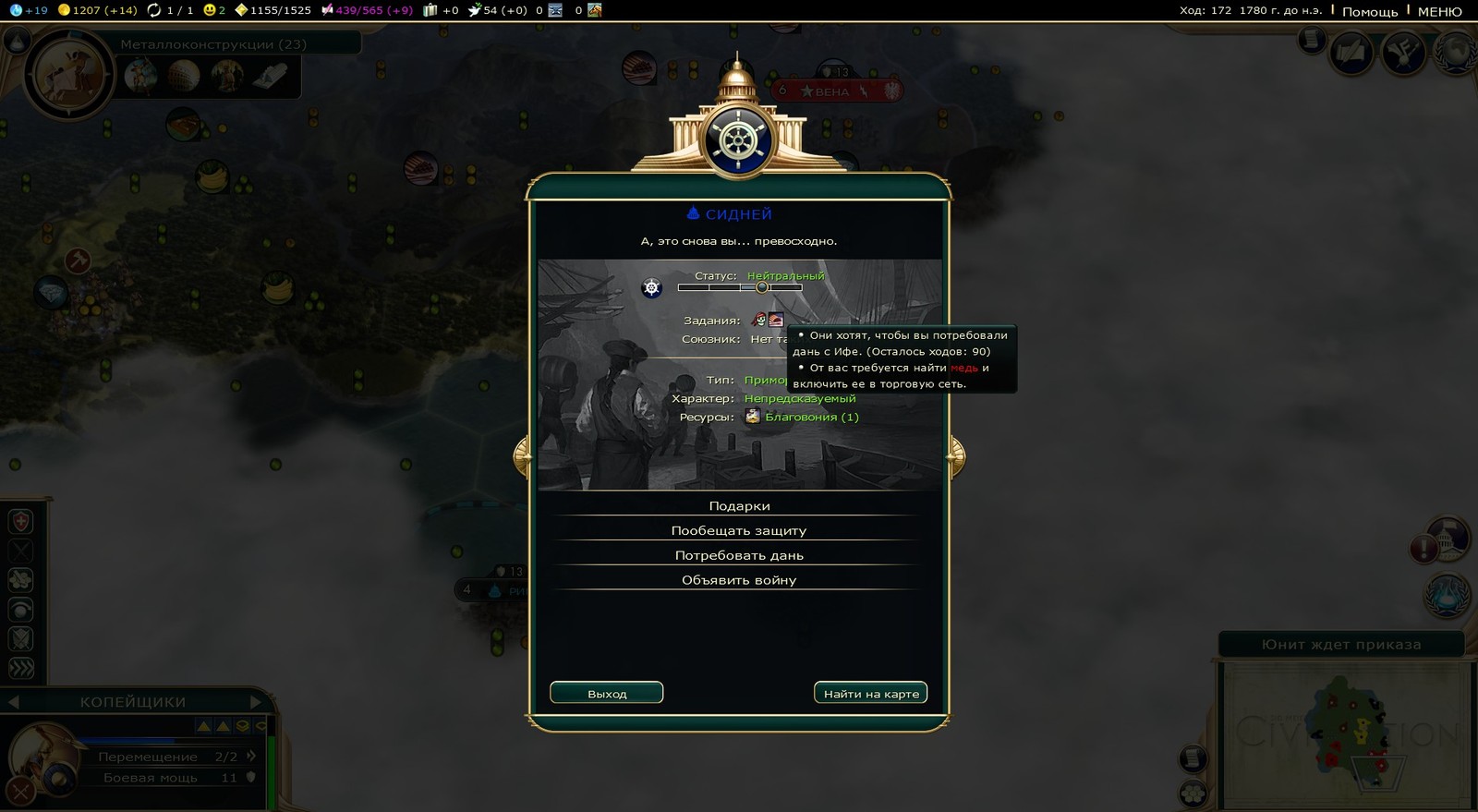Image resolution: width=1478 pixels, height=812 pixels.
Task: Click the Благовония resource icon
Action: click(753, 417)
